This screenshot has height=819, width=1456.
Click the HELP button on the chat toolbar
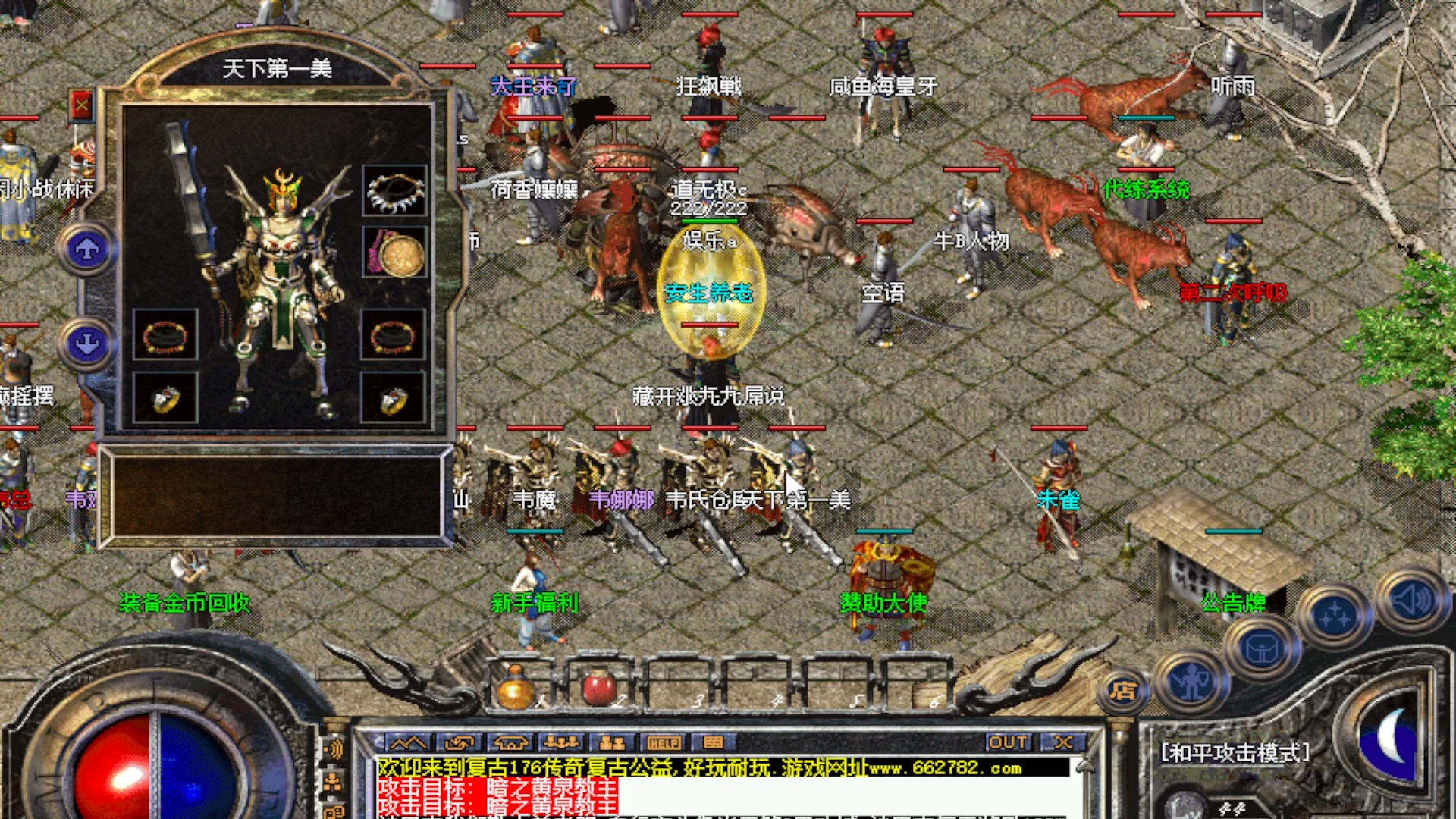[663, 742]
